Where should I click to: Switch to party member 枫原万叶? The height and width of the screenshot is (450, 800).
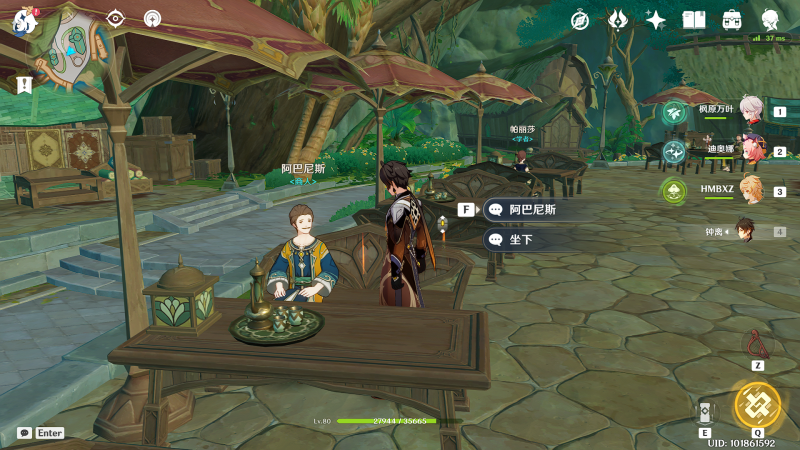[x=750, y=111]
